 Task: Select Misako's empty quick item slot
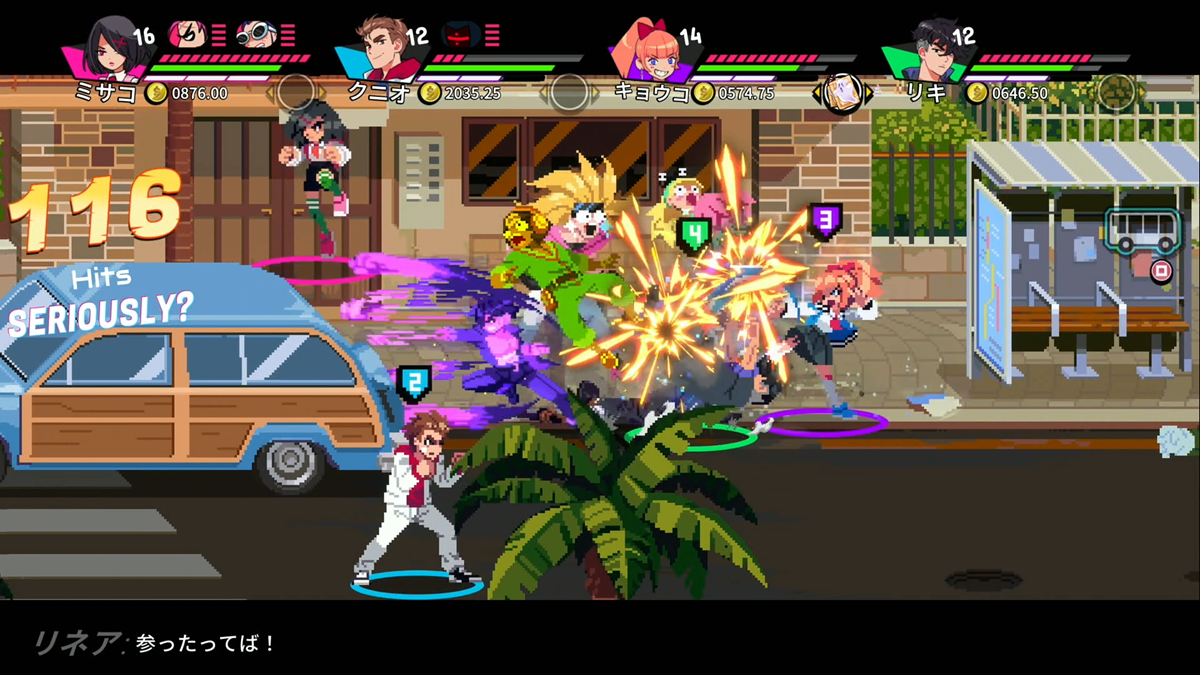296,93
